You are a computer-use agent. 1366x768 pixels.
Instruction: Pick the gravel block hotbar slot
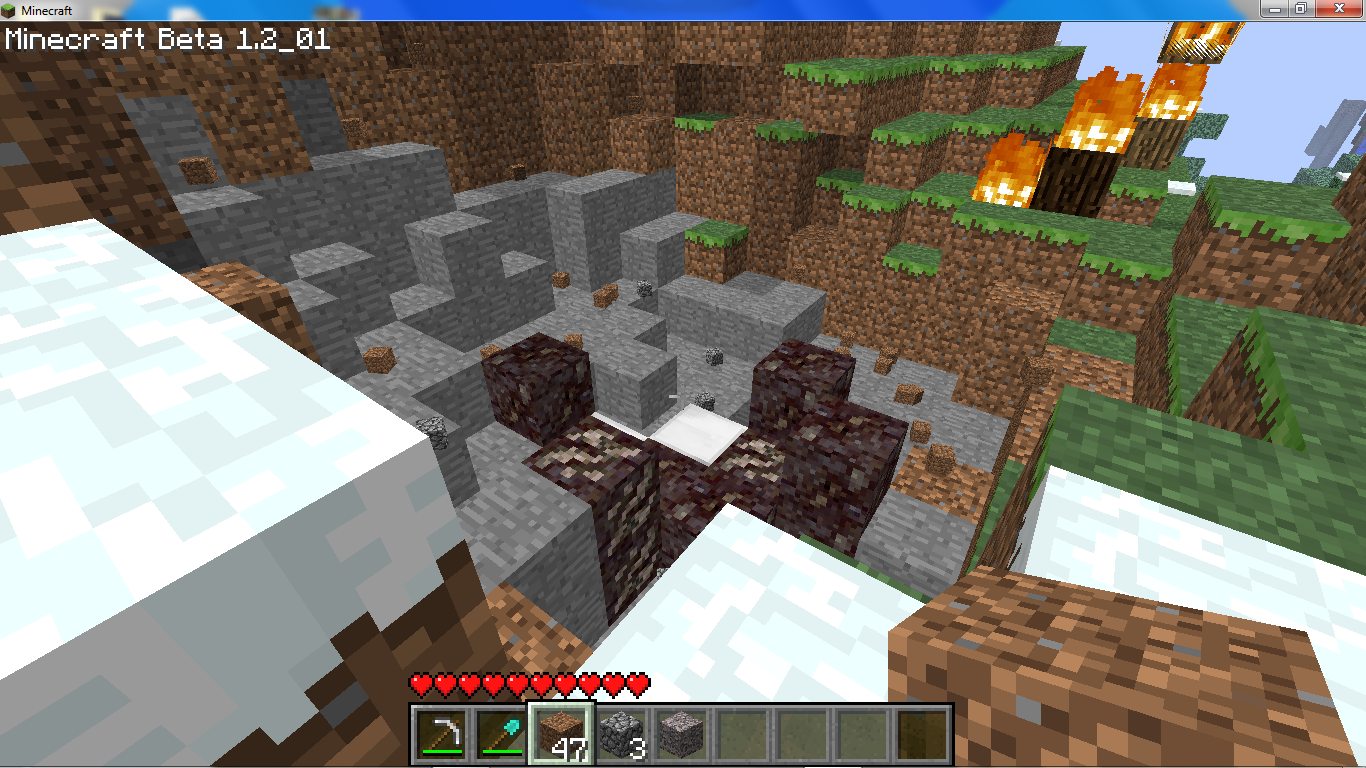point(682,734)
